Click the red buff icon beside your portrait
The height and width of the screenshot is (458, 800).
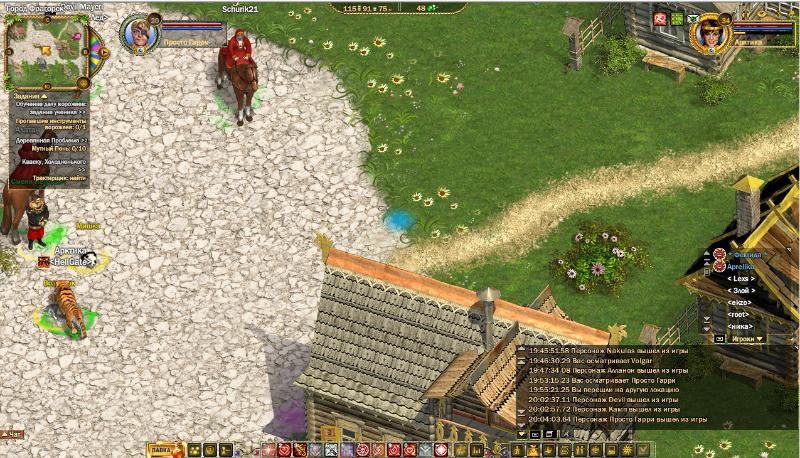659,19
